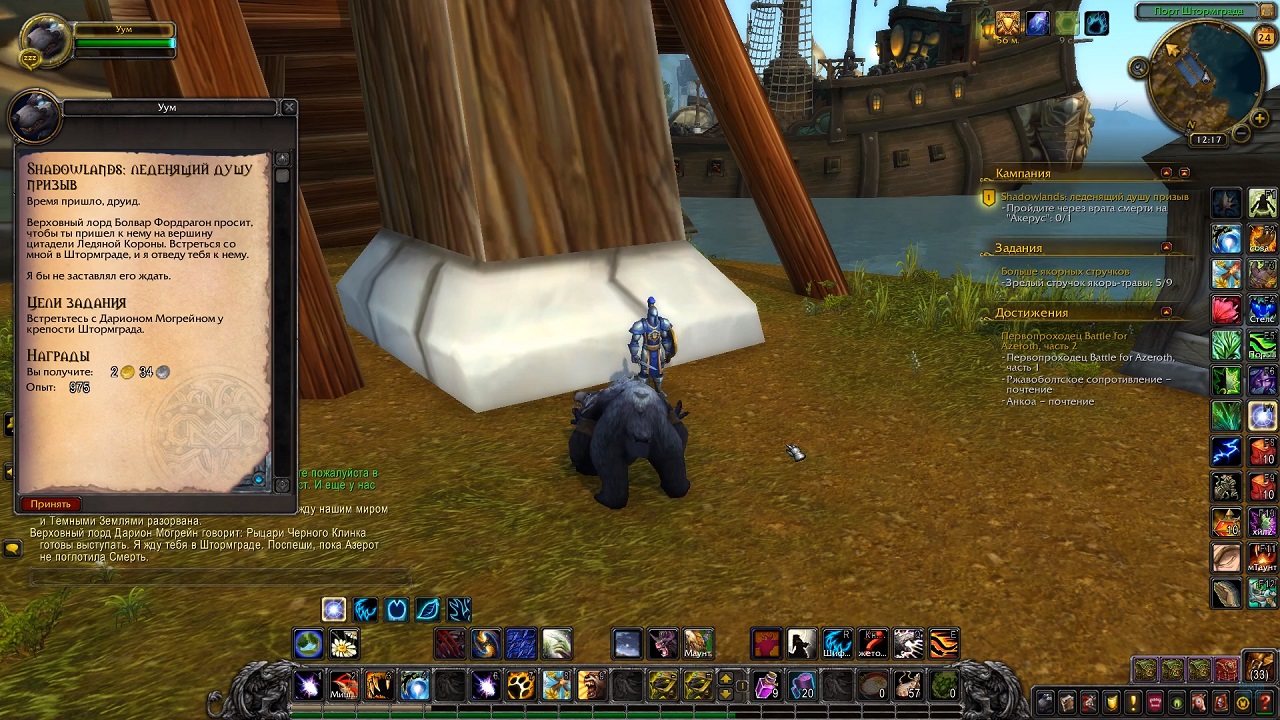Image resolution: width=1280 pixels, height=720 pixels.
Task: Collapse the Задания tracker section
Action: click(1167, 247)
